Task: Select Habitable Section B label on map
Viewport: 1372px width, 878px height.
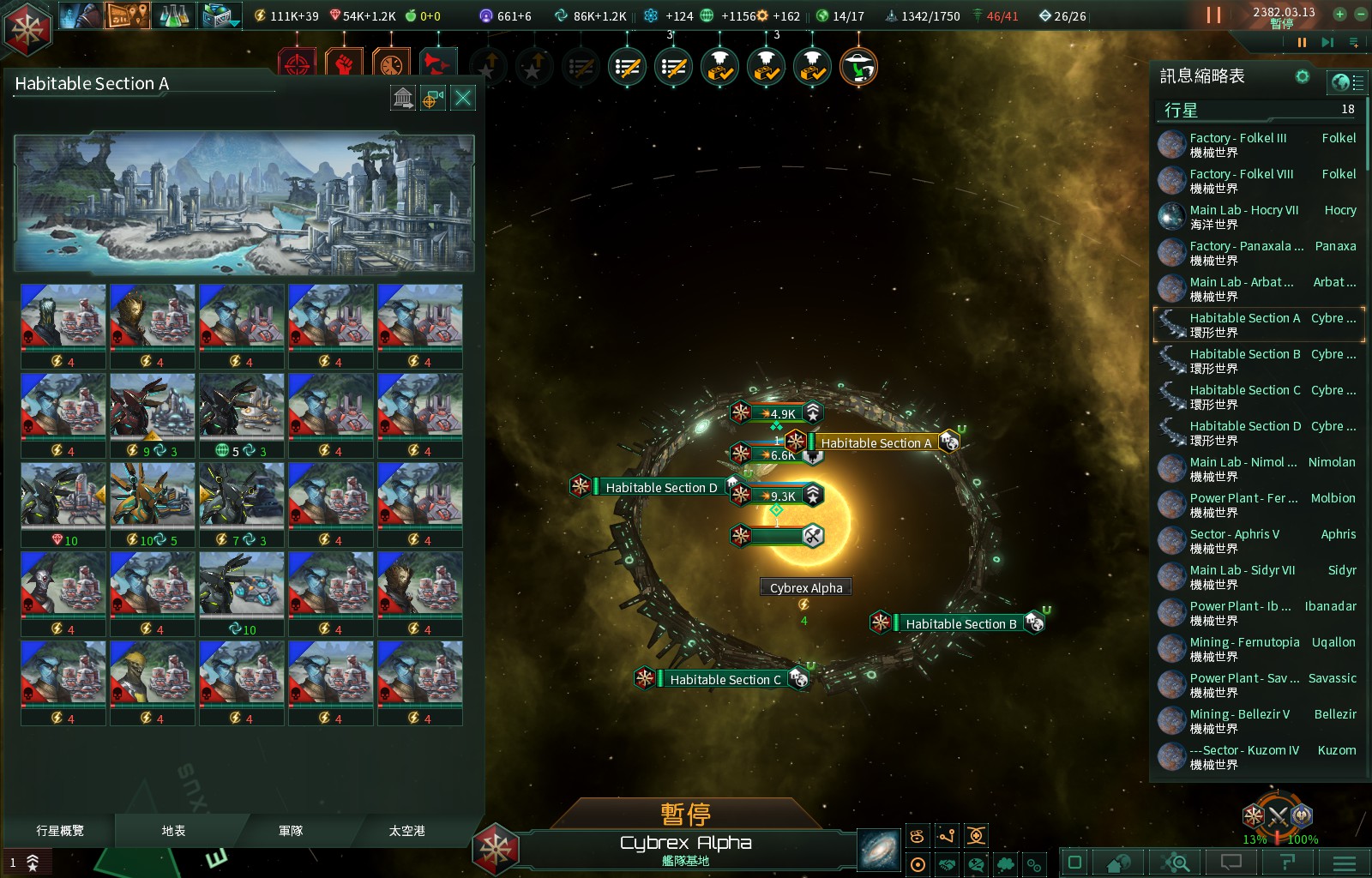Action: coord(960,623)
